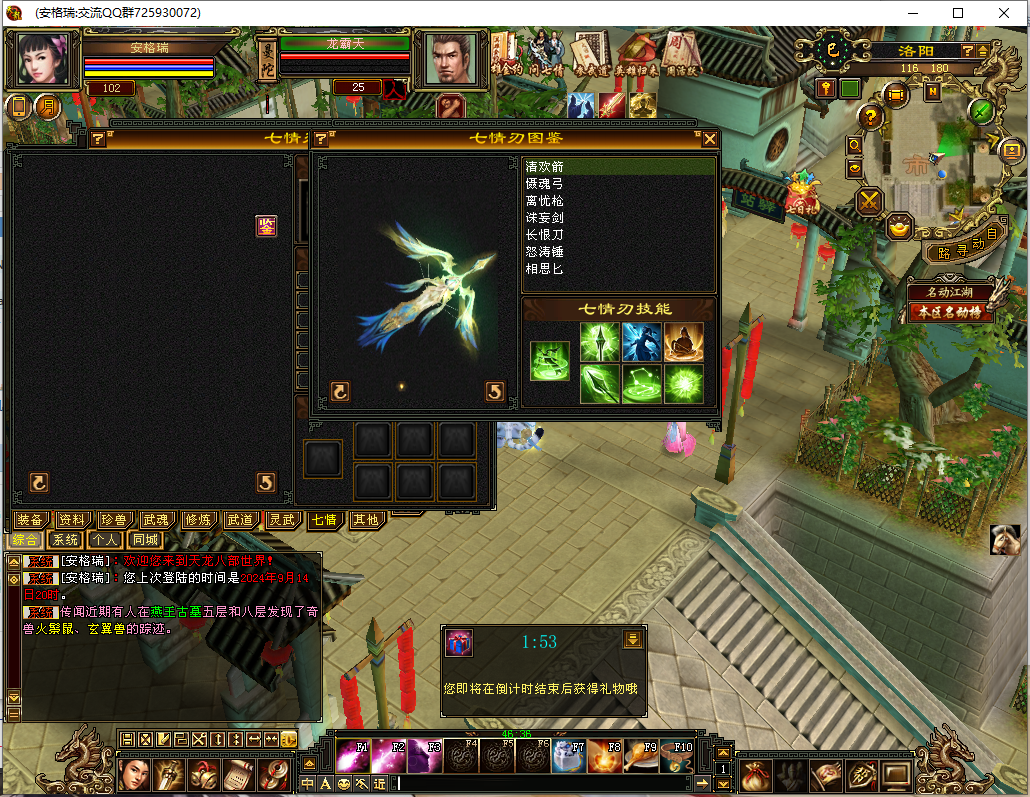Click the gold ingot shop icon by minimap
Viewport: 1030px width, 797px height.
click(901, 227)
